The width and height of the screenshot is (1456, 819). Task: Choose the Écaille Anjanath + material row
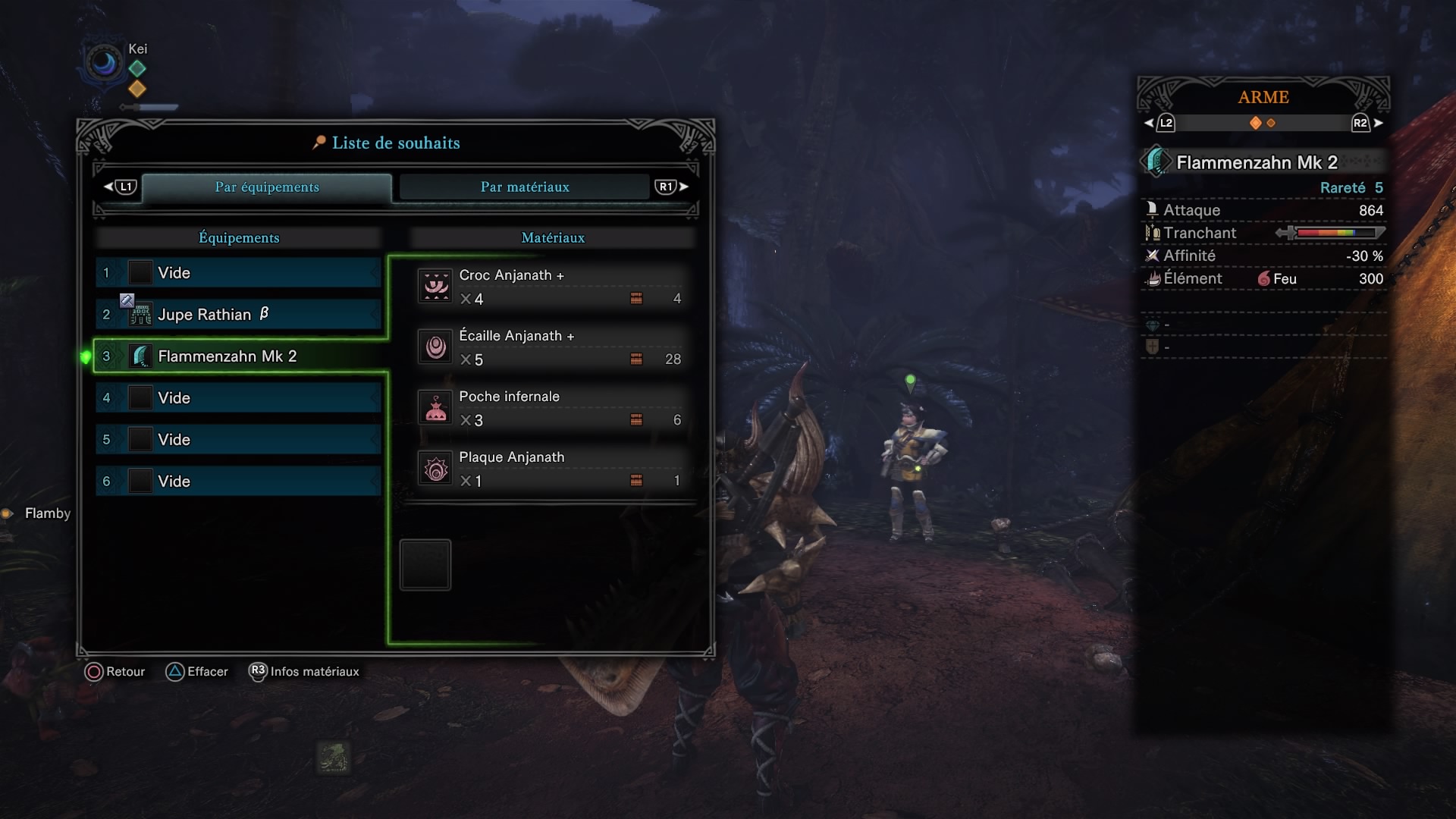(x=552, y=347)
